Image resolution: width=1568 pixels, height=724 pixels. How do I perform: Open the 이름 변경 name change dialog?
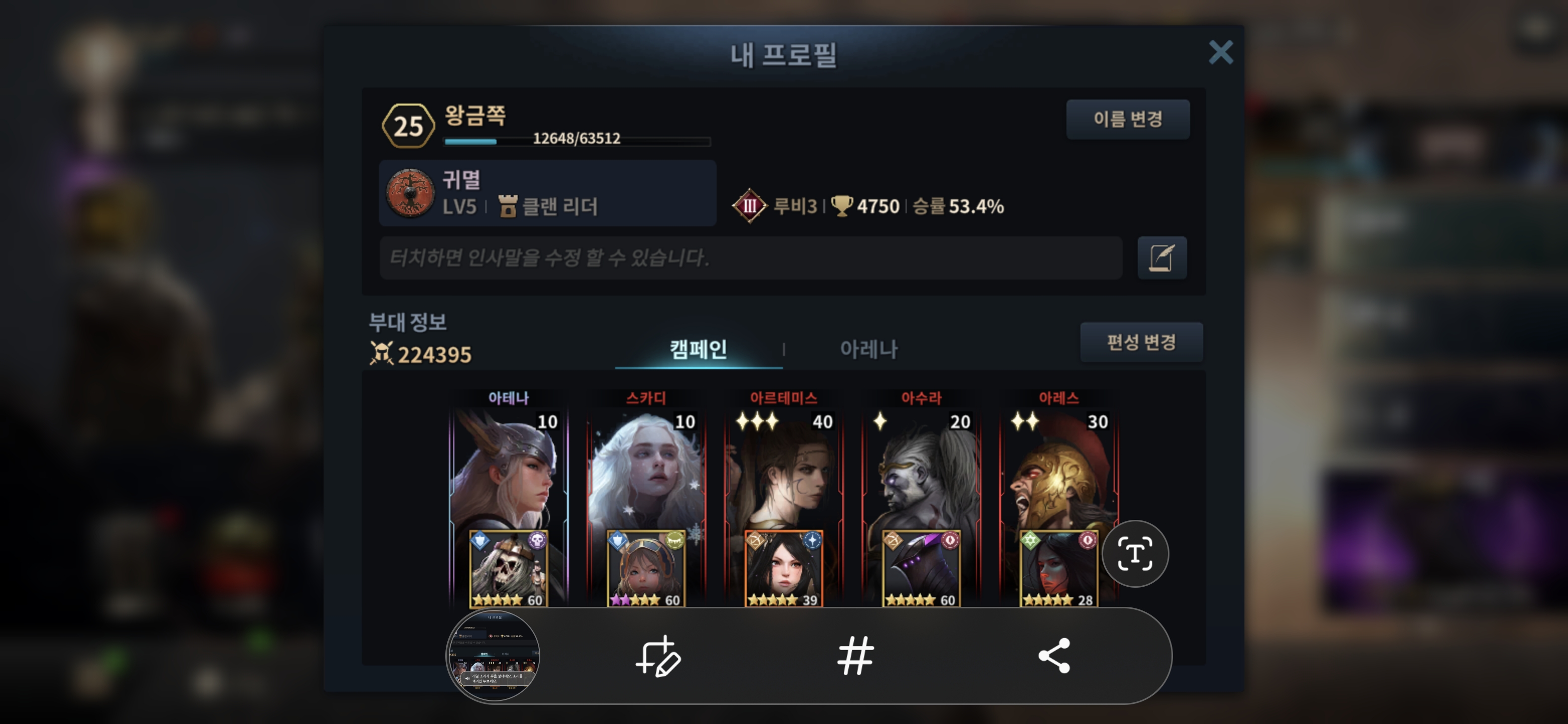pos(1127,119)
